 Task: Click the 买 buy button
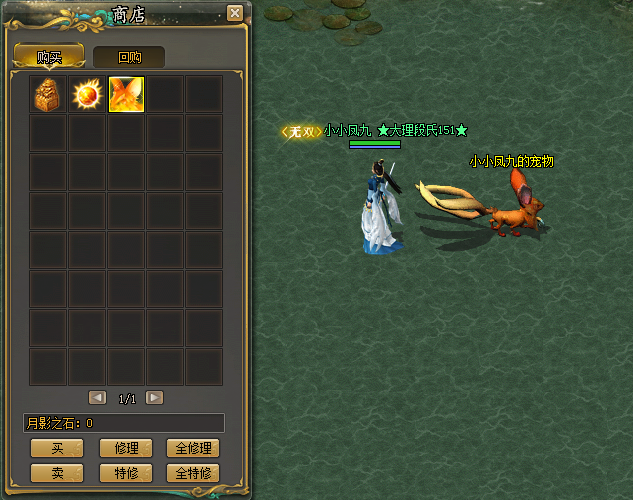click(57, 448)
